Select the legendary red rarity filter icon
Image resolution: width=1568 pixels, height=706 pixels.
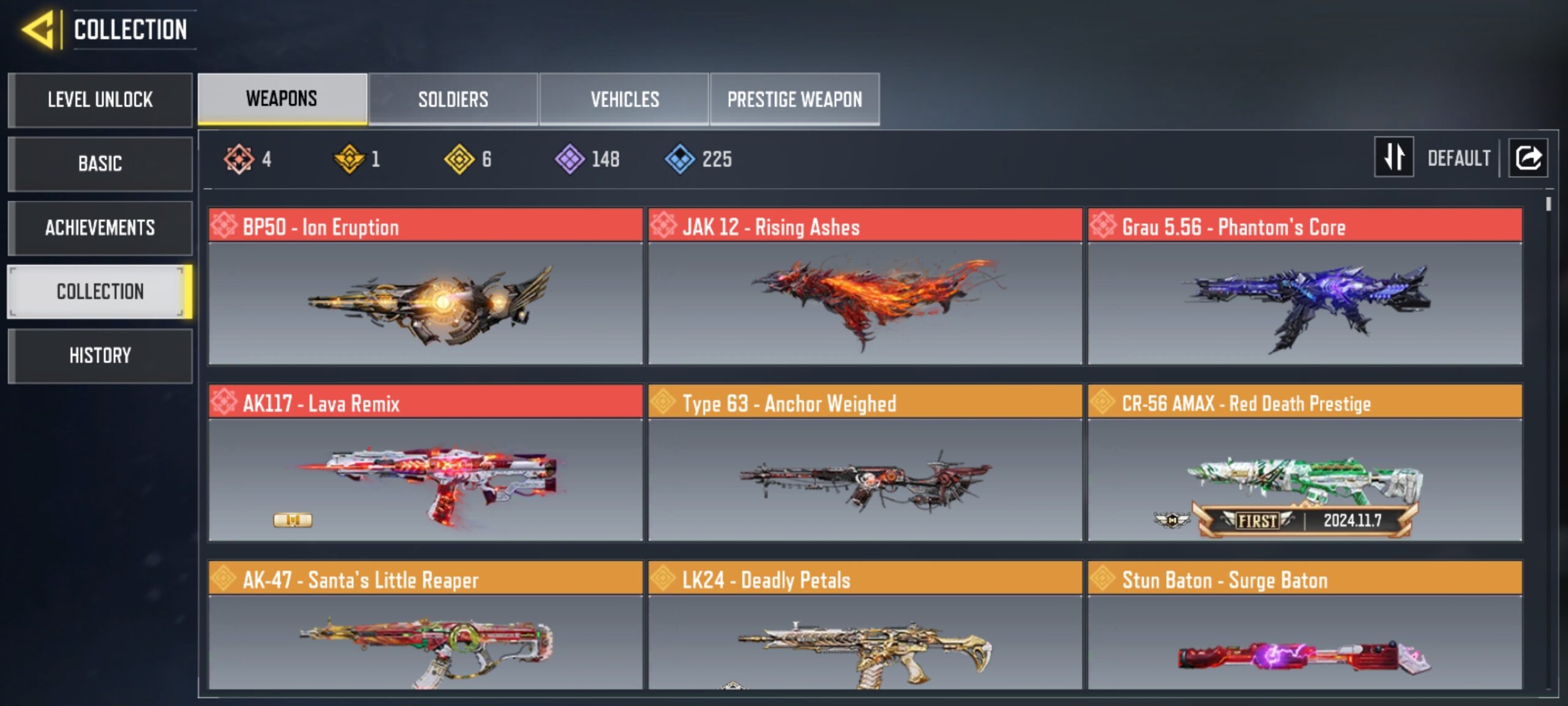tap(238, 158)
